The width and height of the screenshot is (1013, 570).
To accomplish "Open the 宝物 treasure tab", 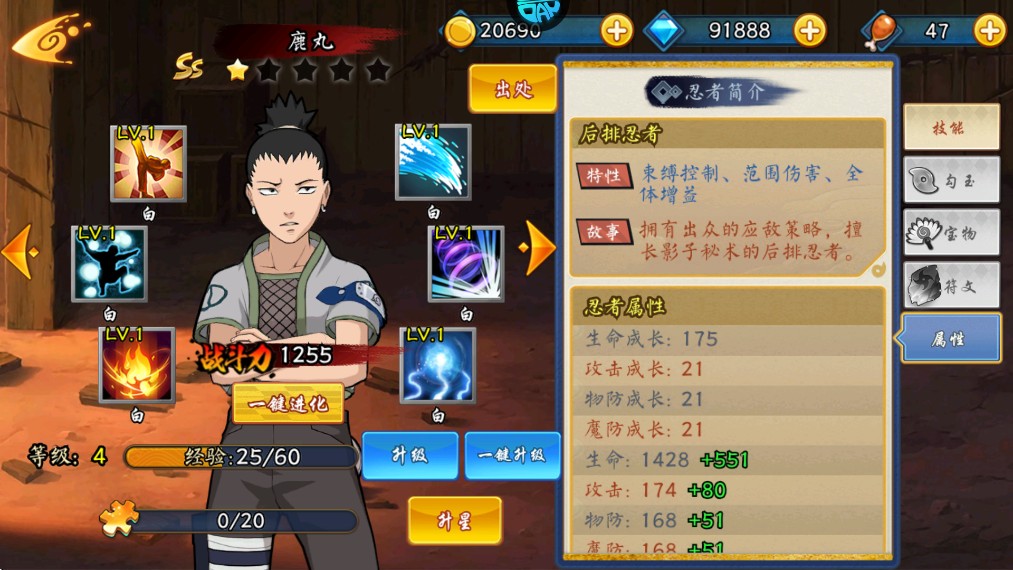I will tap(950, 233).
